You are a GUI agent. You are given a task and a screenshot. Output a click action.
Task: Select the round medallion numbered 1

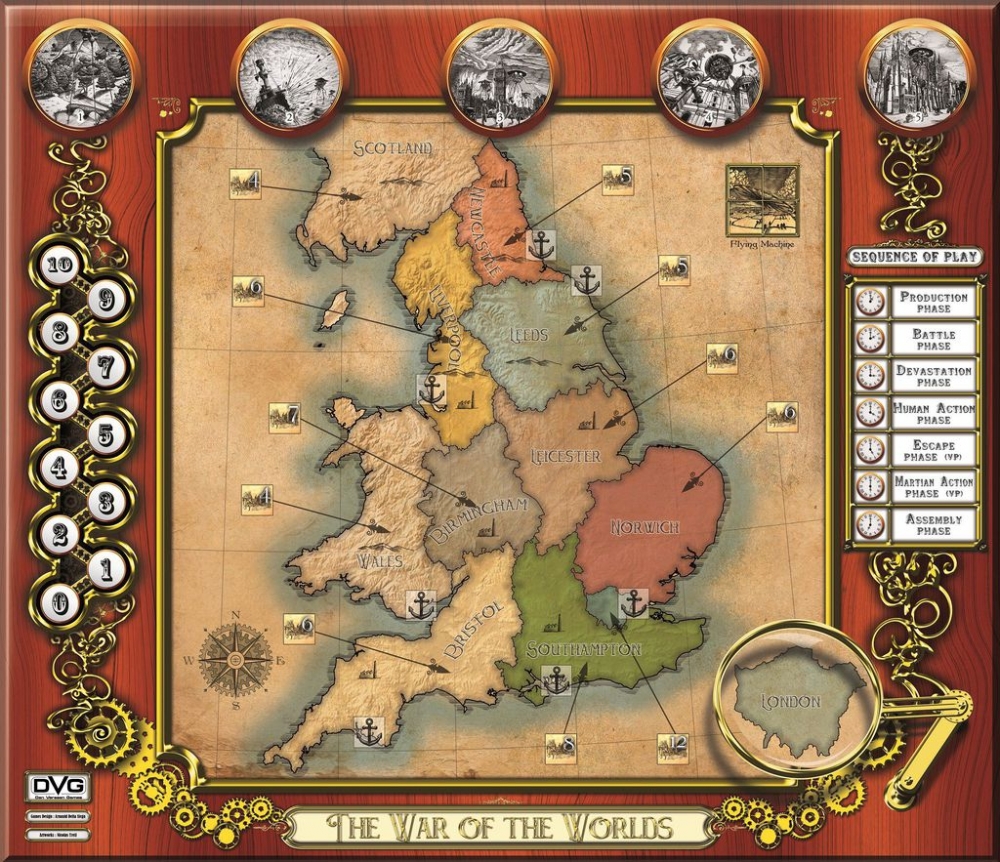[82, 72]
